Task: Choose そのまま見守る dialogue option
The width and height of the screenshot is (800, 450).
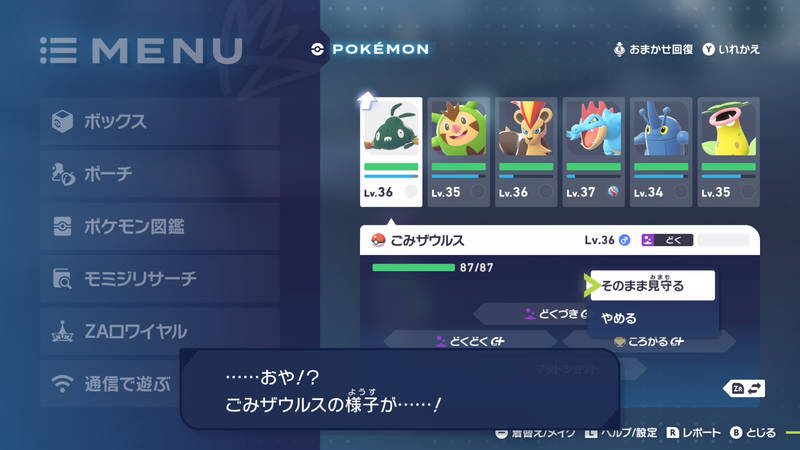Action: click(652, 286)
